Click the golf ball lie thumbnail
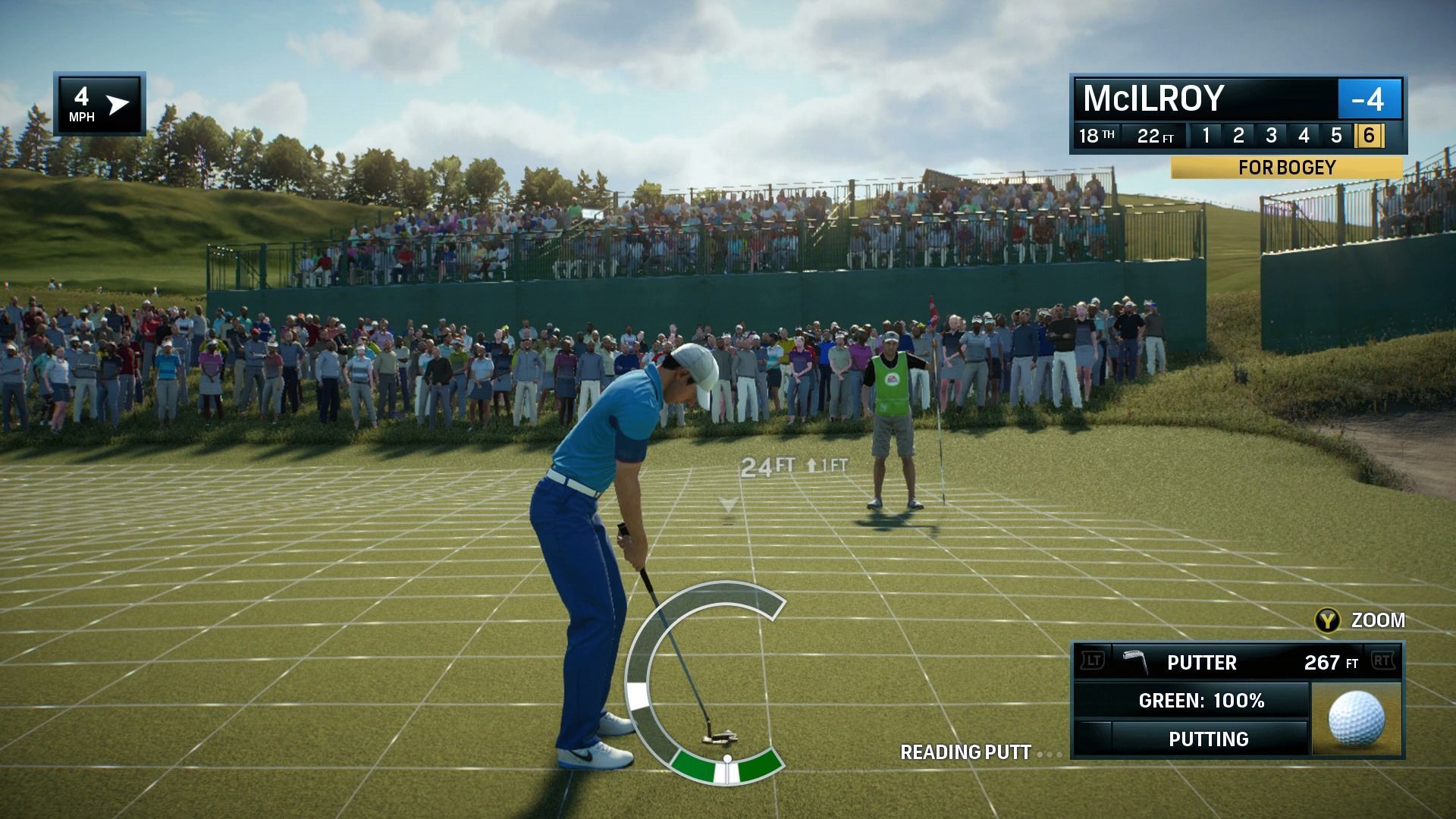Image resolution: width=1456 pixels, height=819 pixels. coord(1357,719)
